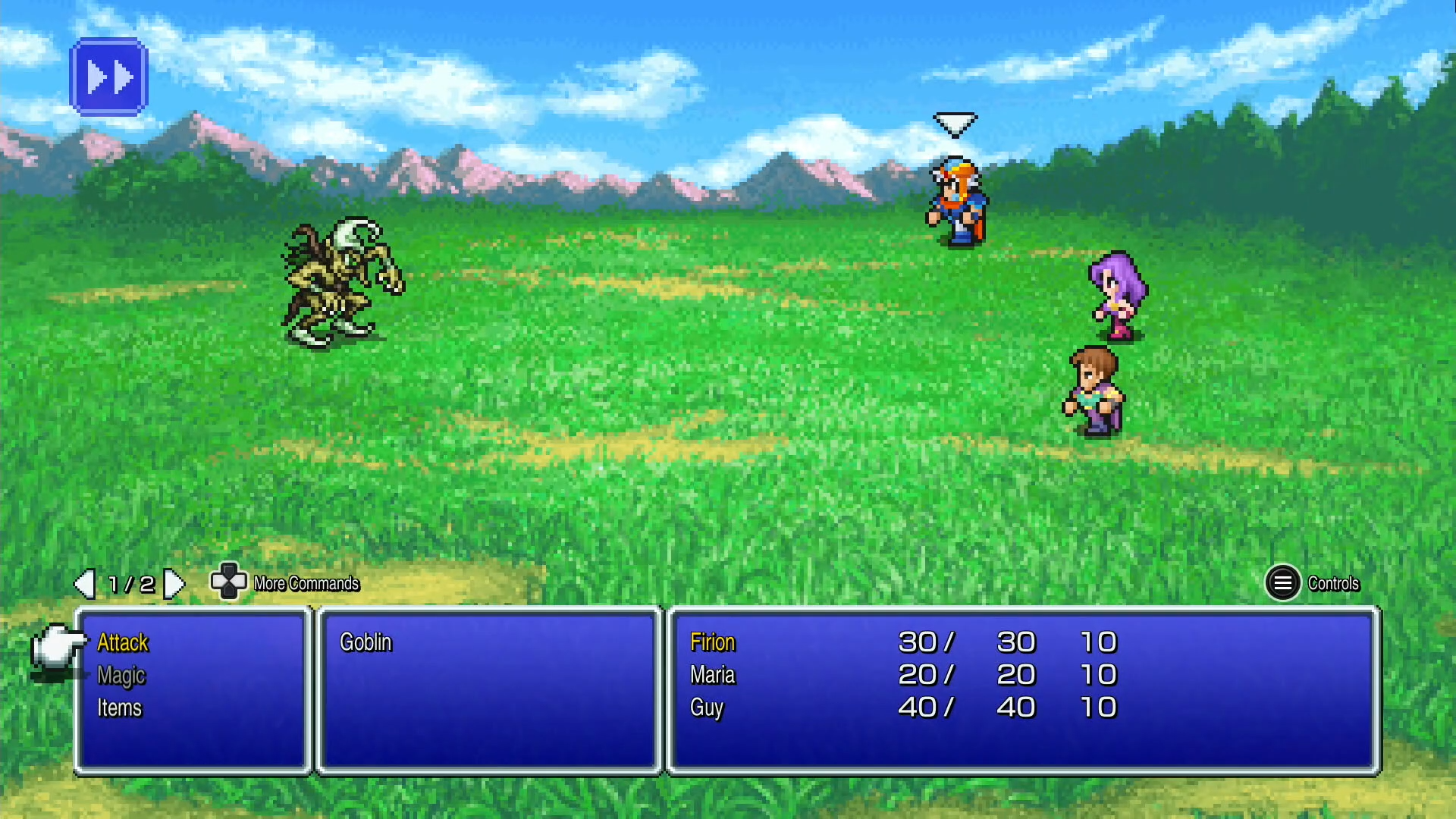The width and height of the screenshot is (1456, 819).
Task: Click the target arrow above Firion
Action: (955, 123)
